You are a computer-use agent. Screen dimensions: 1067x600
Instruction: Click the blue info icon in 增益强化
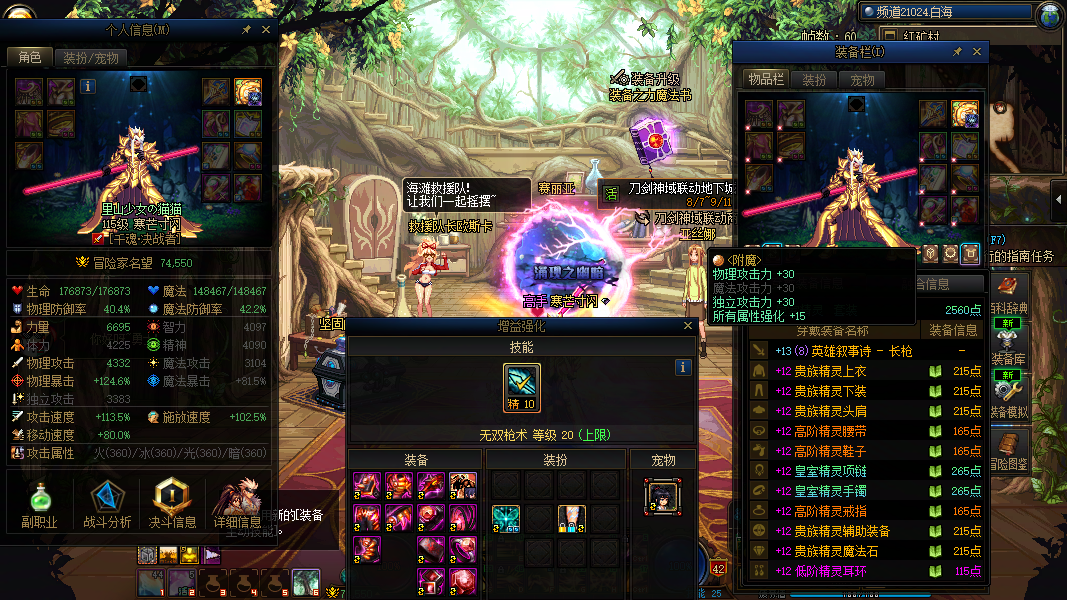click(683, 367)
